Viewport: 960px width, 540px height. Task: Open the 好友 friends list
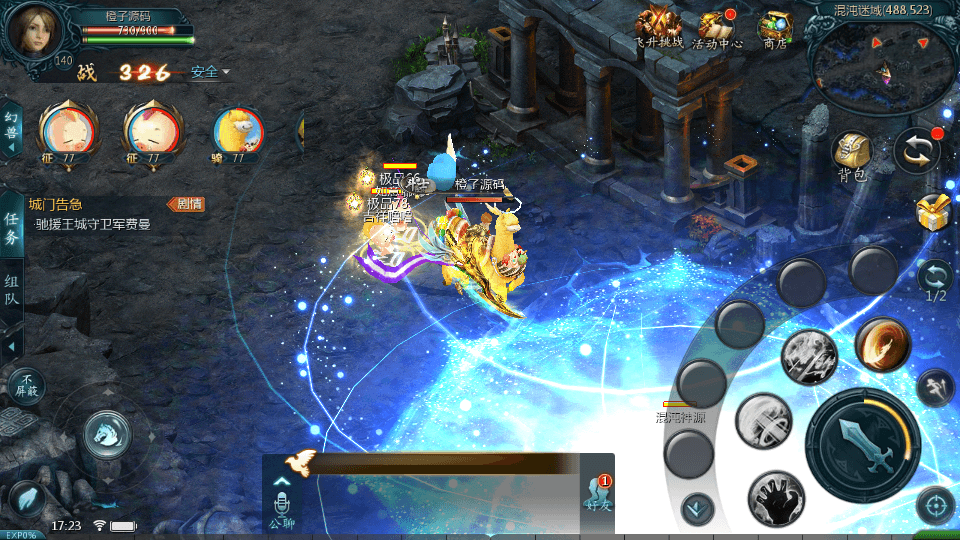tap(599, 493)
